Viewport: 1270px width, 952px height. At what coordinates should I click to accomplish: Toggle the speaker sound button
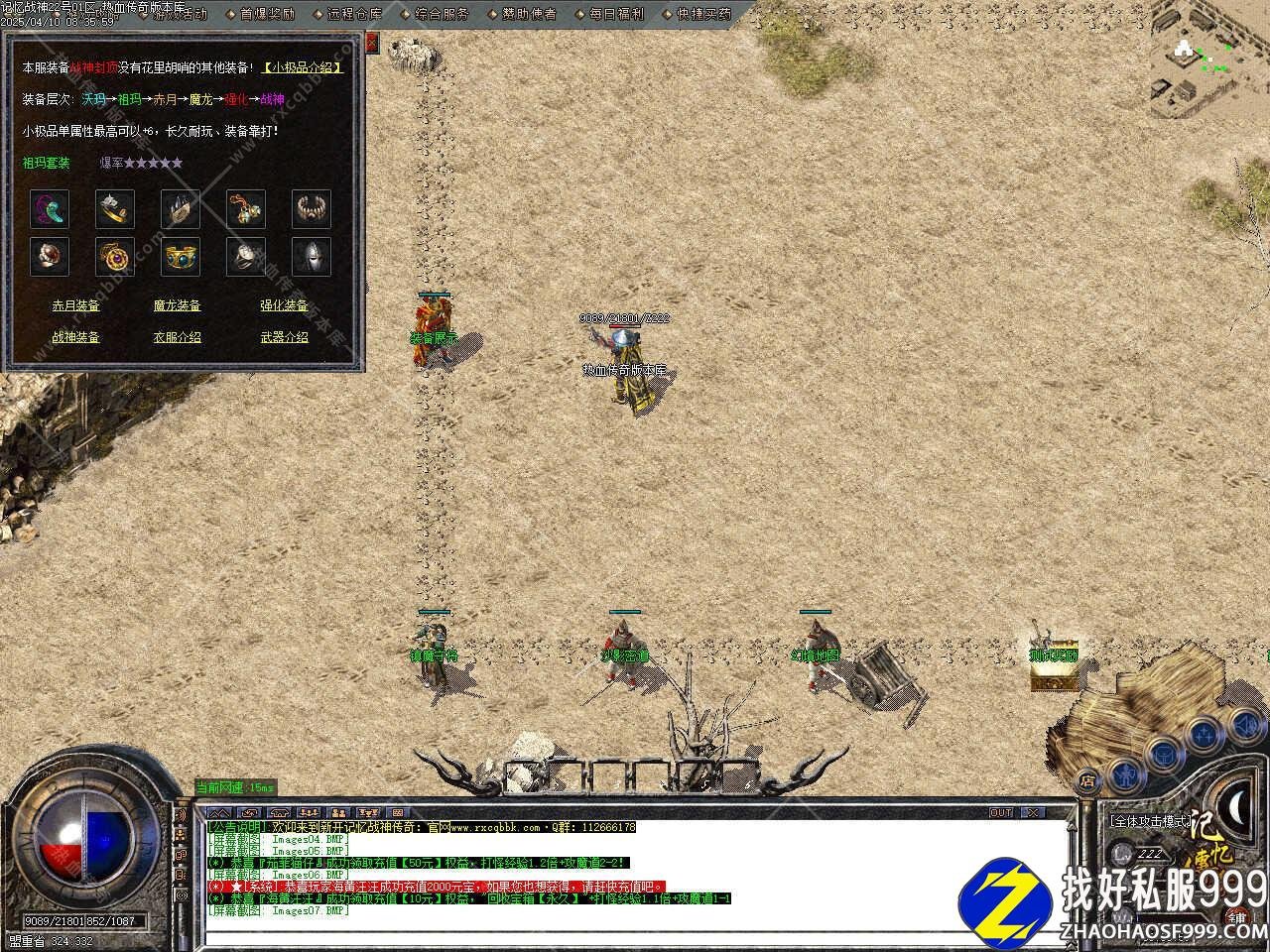[x=1244, y=727]
